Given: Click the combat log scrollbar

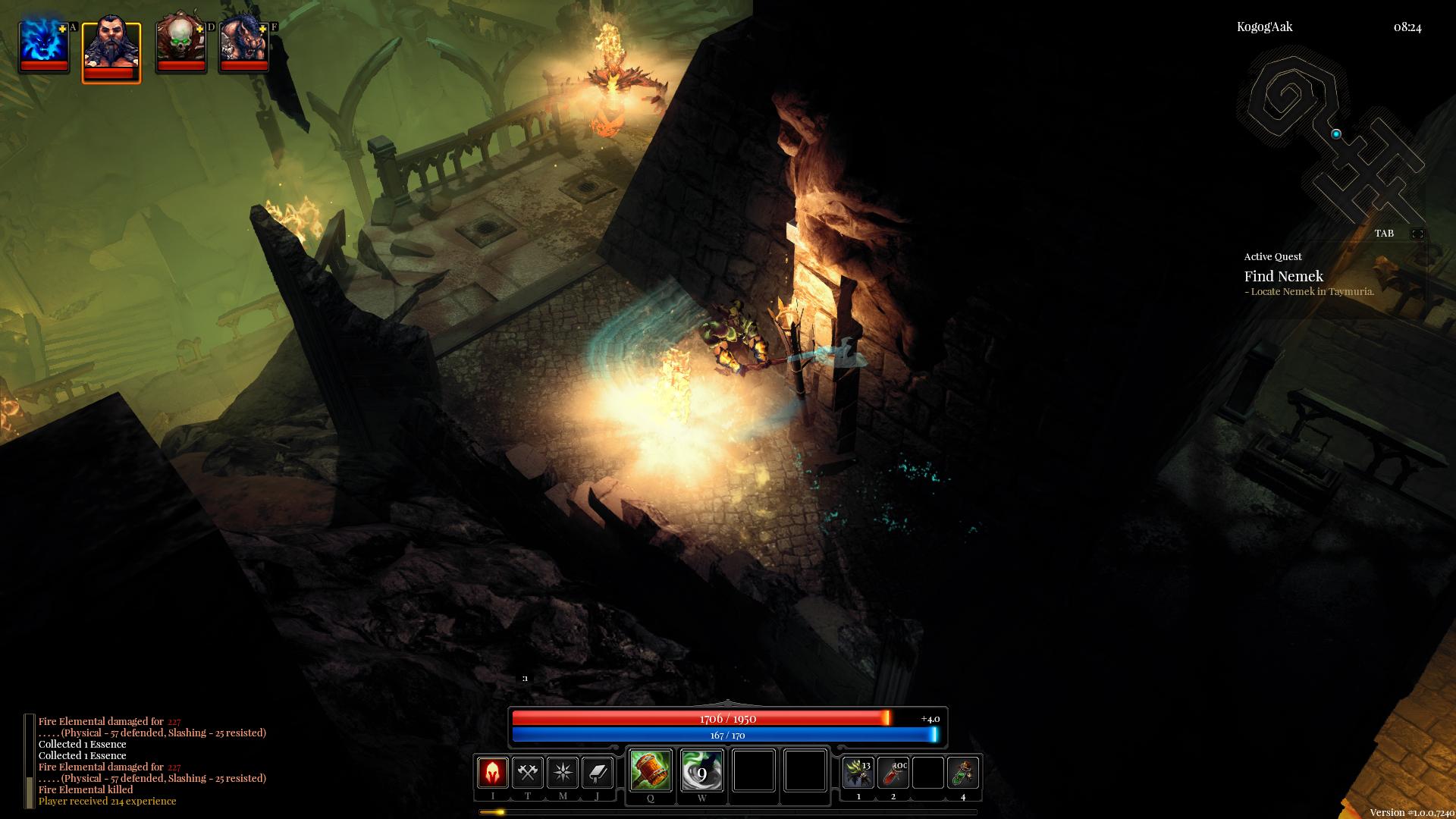Looking at the screenshot, I should 30,761.
